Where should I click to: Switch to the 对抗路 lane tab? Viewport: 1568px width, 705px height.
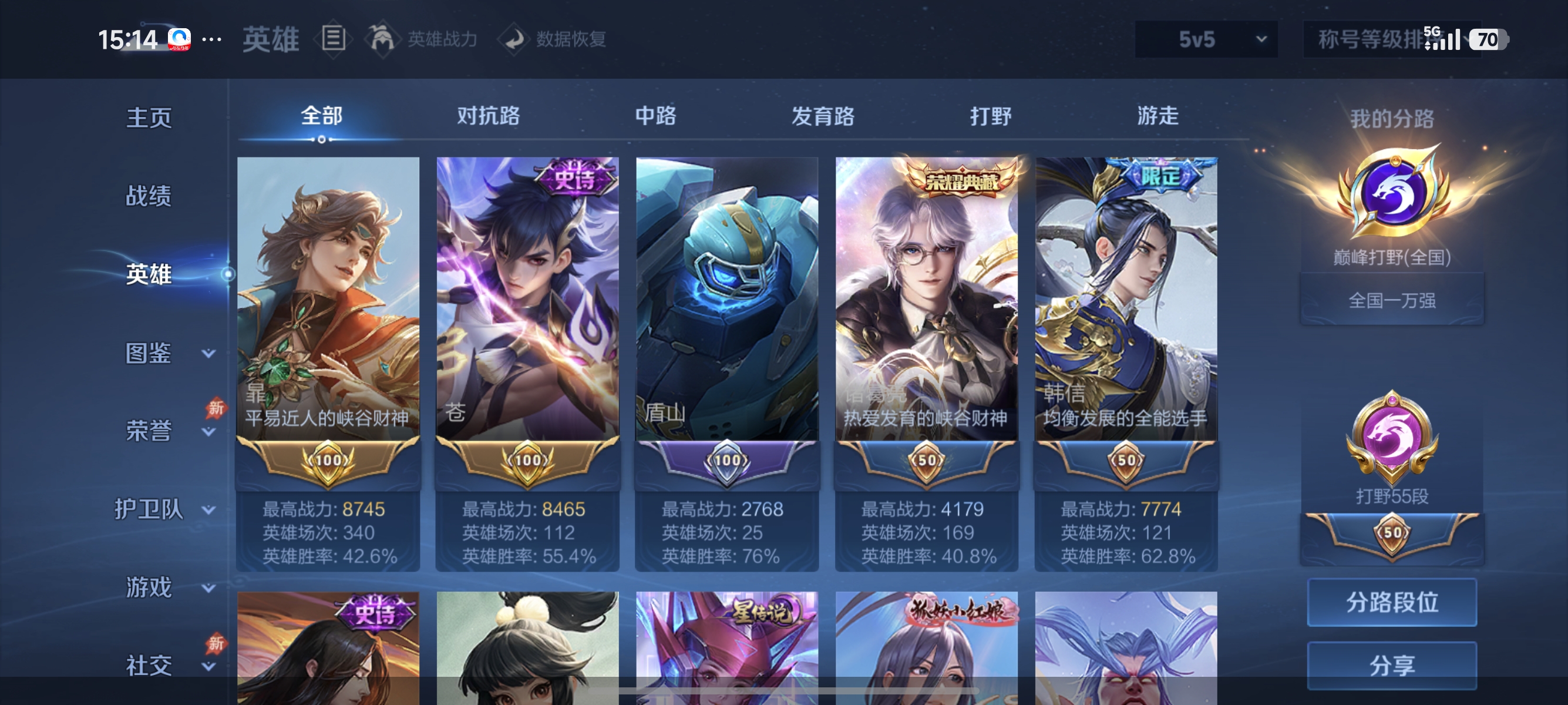tap(487, 117)
